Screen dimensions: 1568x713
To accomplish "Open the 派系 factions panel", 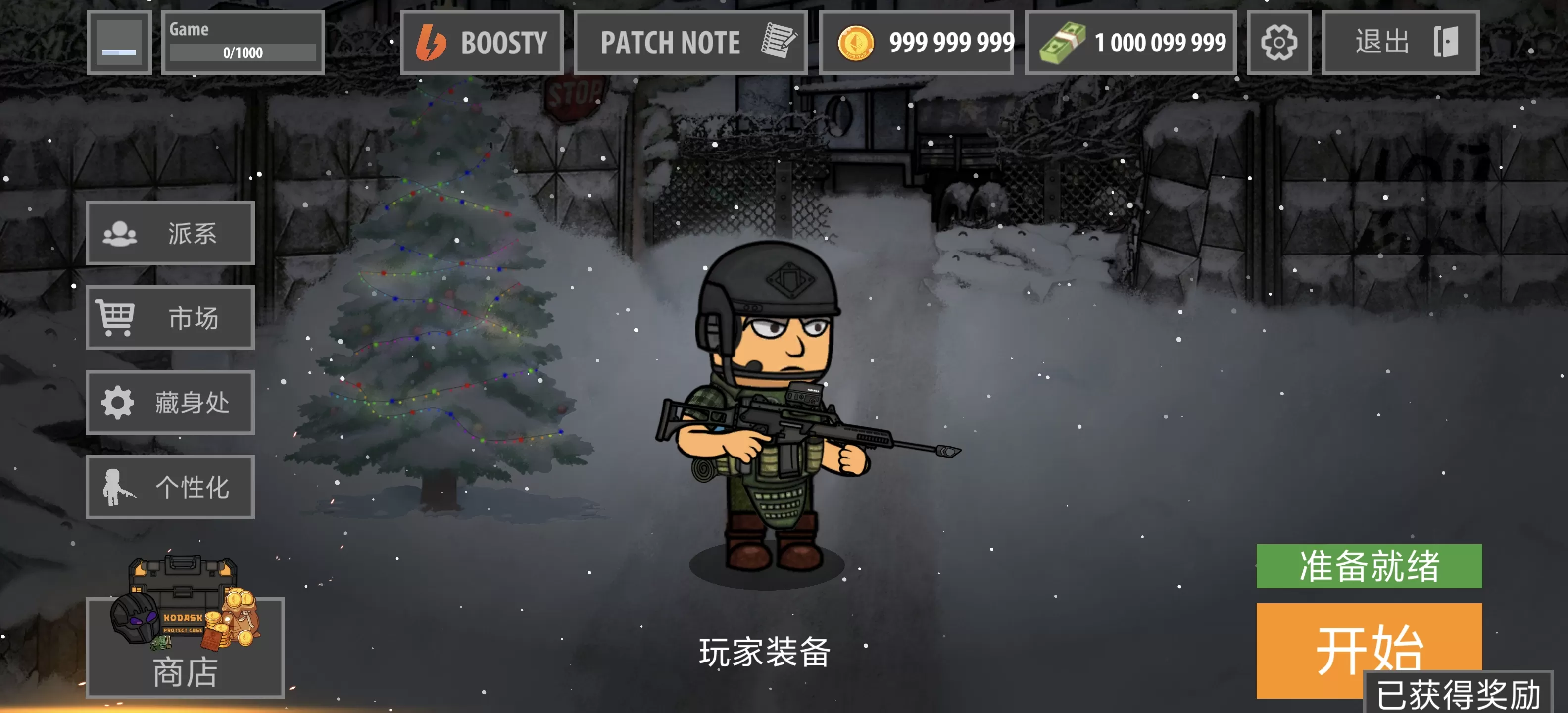I will [170, 233].
